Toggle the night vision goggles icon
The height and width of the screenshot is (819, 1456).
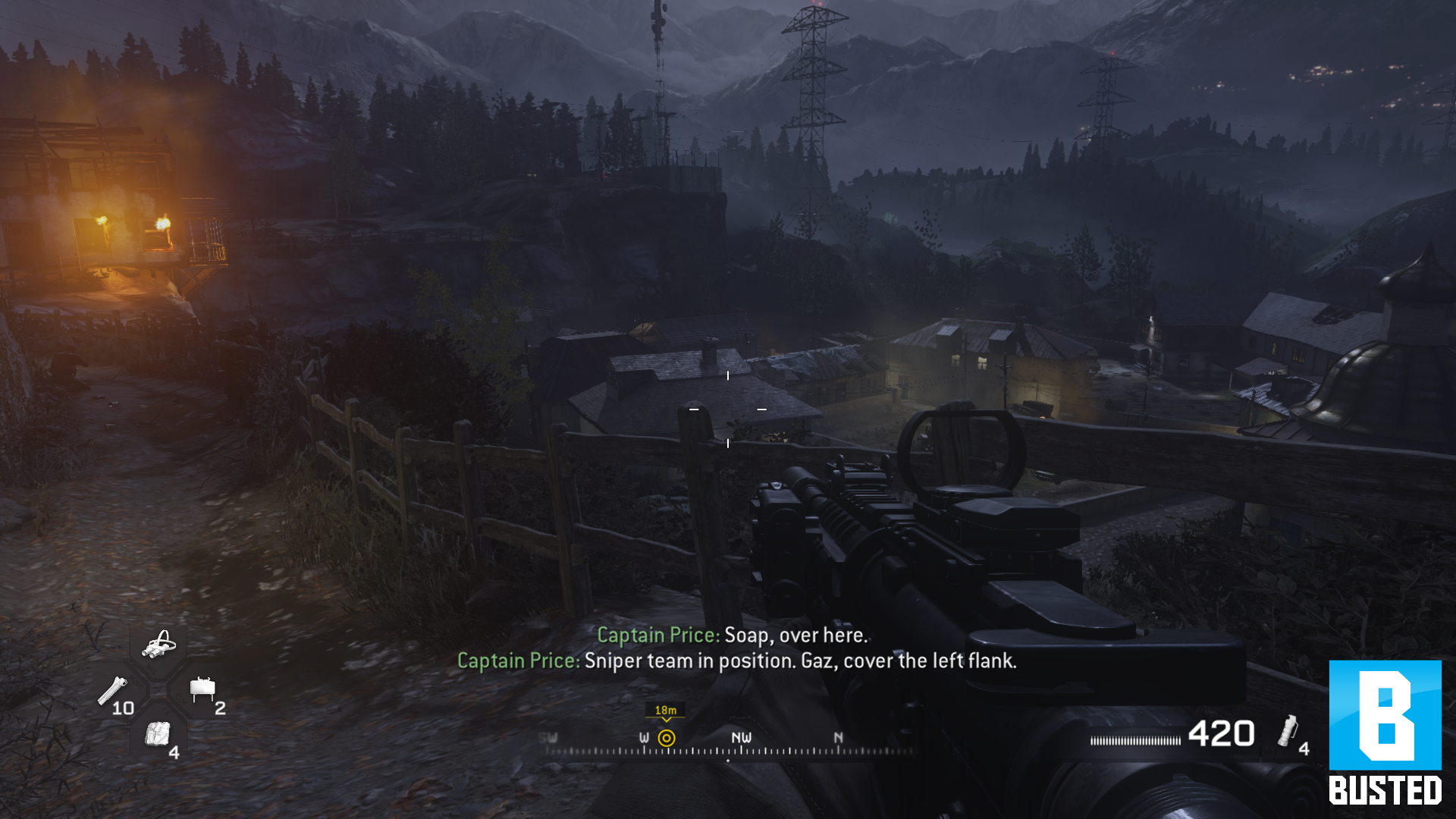pos(159,645)
